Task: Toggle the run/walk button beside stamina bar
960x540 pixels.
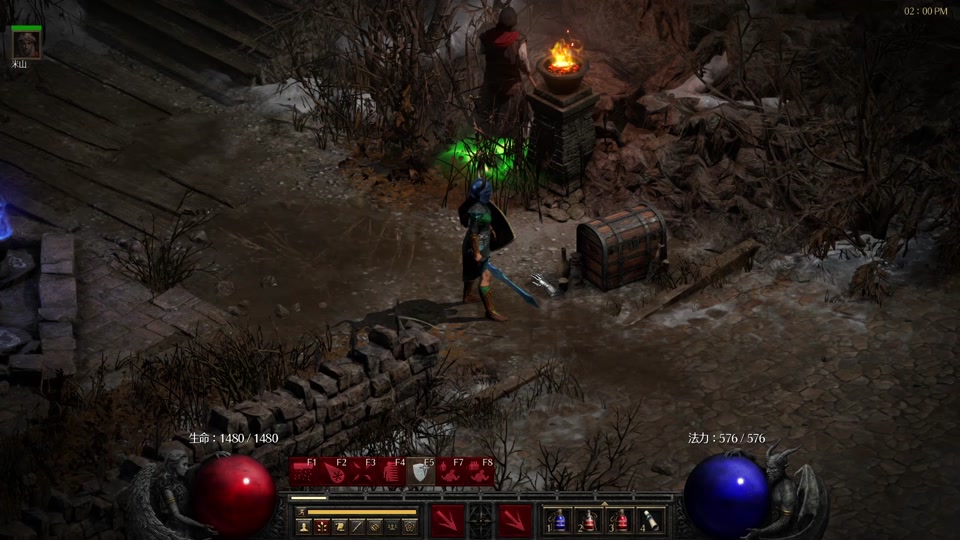Action: click(299, 512)
